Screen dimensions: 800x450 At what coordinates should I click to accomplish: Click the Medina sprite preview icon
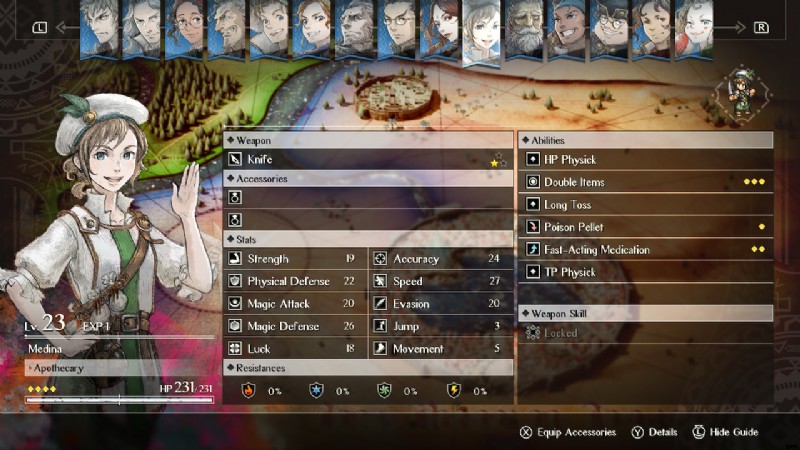pos(741,95)
